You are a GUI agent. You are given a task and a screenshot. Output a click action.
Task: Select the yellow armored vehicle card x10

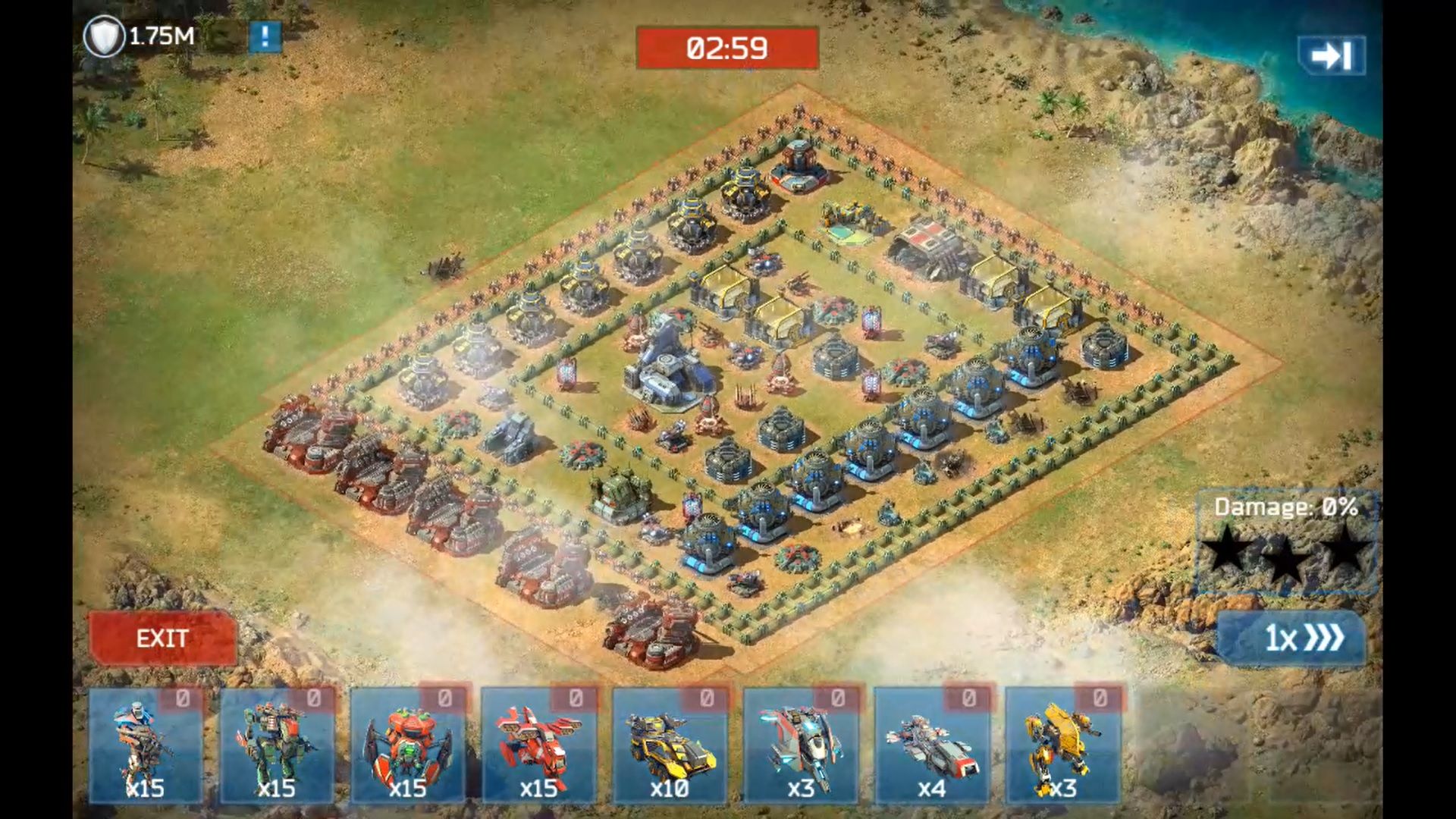tap(670, 745)
